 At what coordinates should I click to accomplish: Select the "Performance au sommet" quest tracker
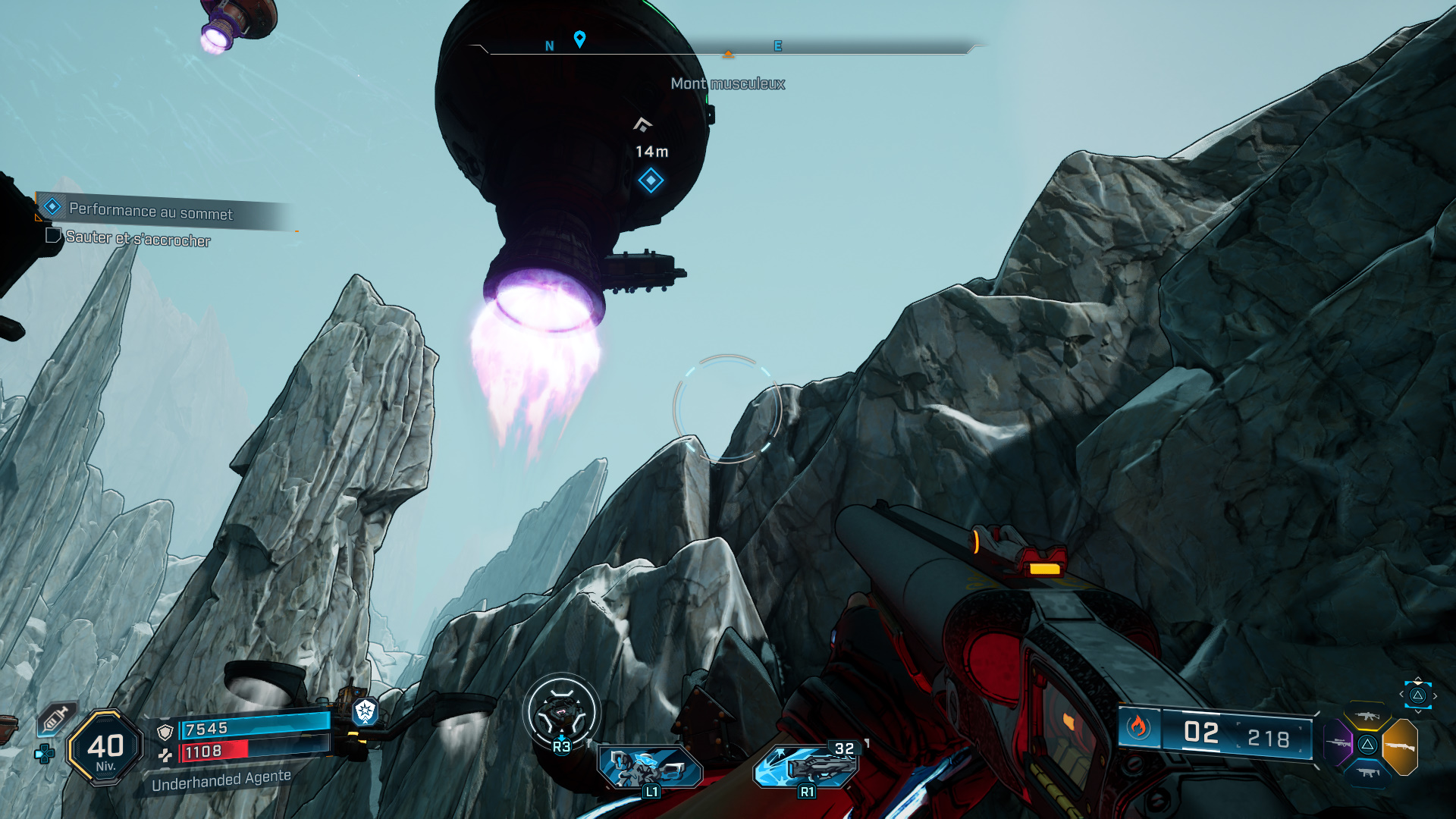(x=150, y=211)
